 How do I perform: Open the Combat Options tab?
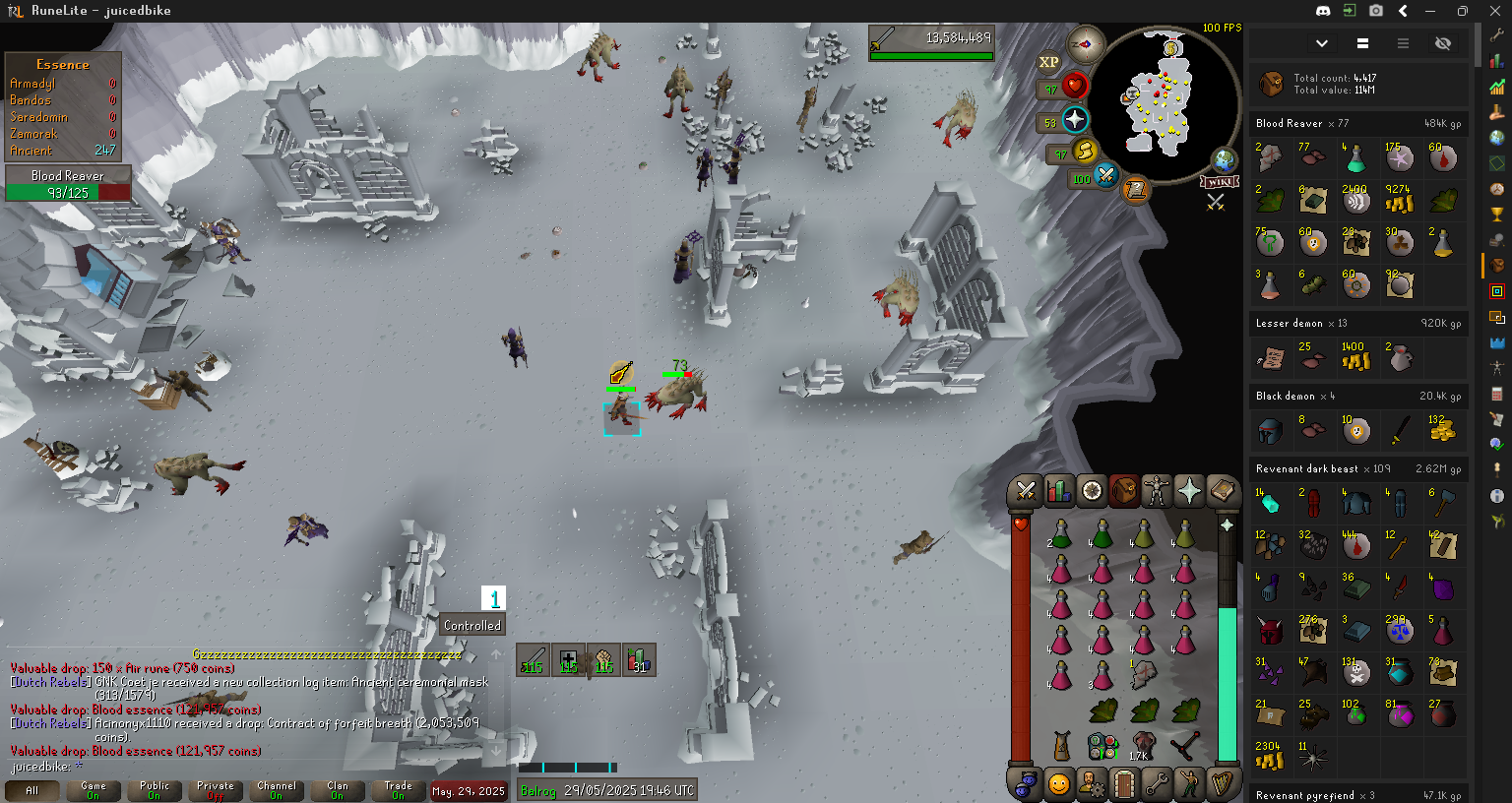pyautogui.click(x=1026, y=490)
